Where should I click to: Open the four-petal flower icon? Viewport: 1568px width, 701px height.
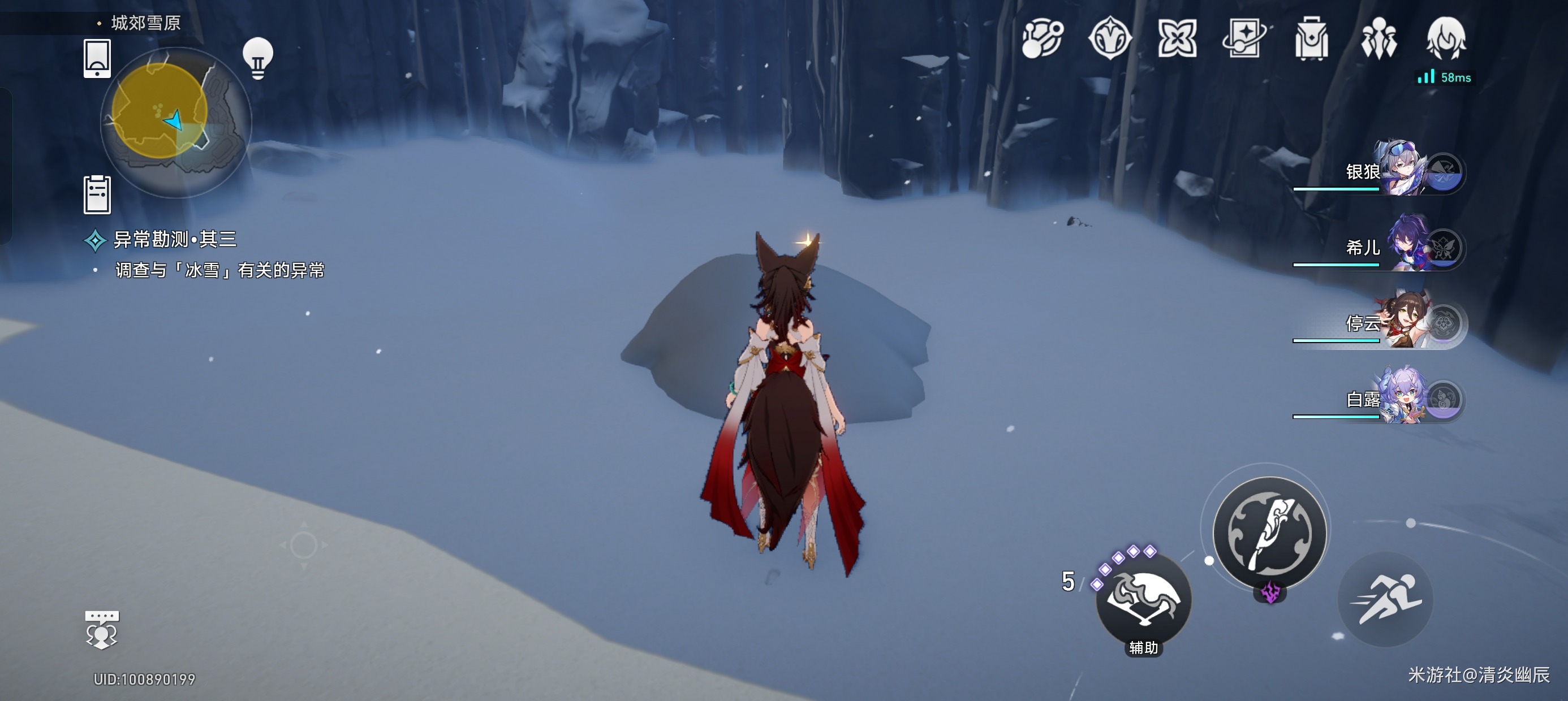click(x=1177, y=39)
